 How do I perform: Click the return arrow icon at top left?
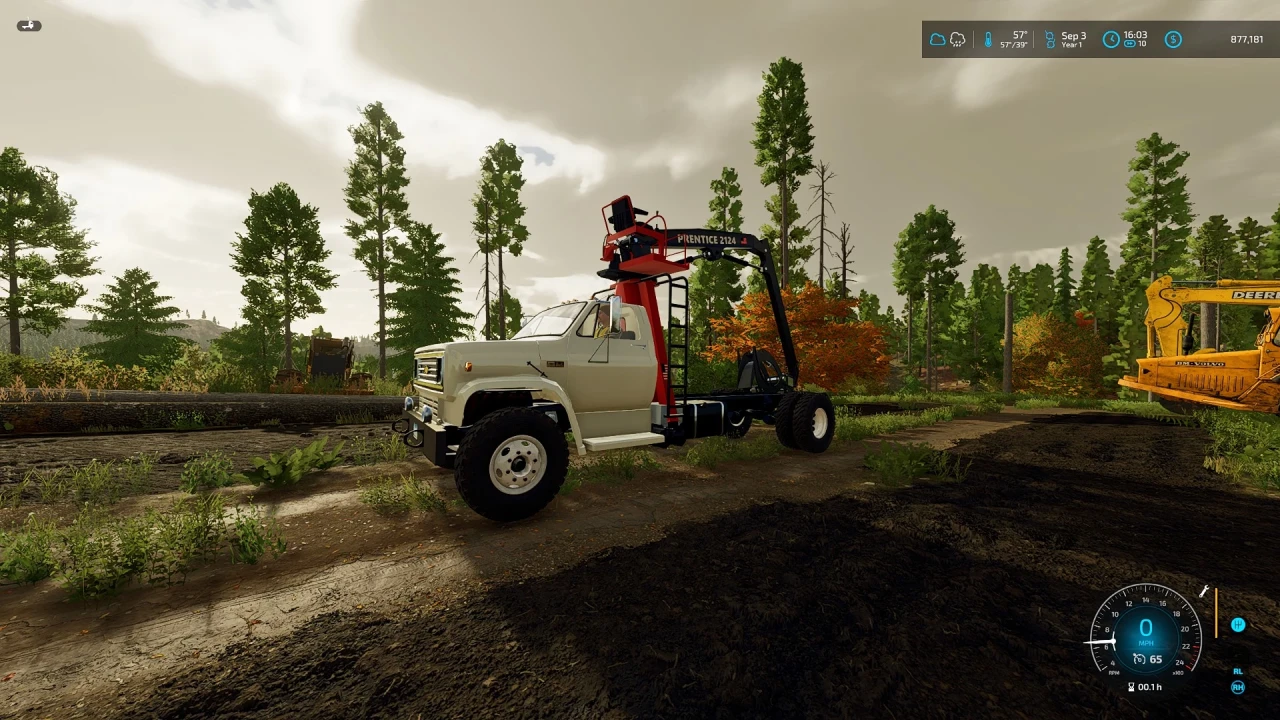[x=29, y=24]
